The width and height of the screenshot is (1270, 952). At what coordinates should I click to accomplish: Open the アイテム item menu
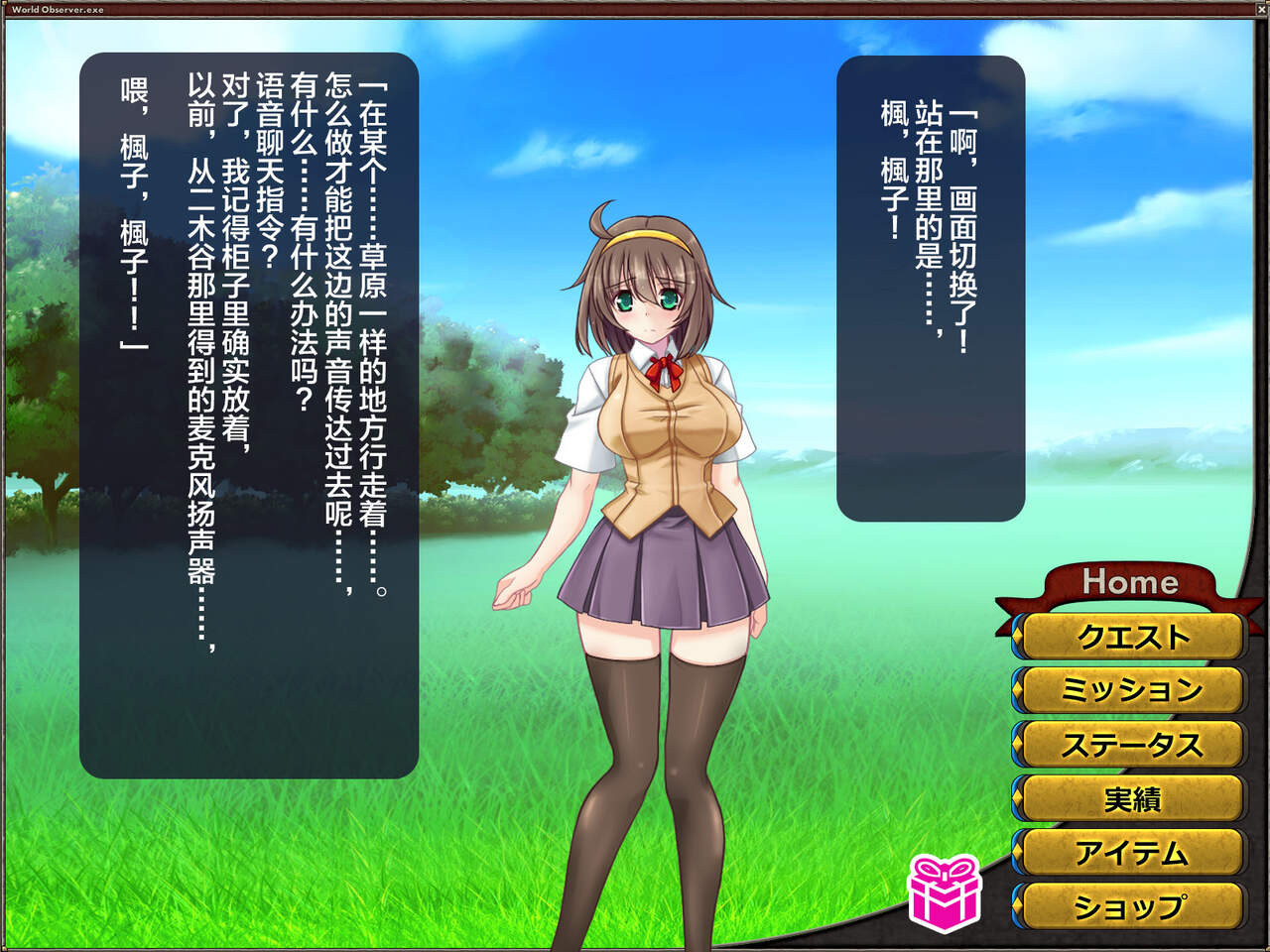click(1131, 852)
